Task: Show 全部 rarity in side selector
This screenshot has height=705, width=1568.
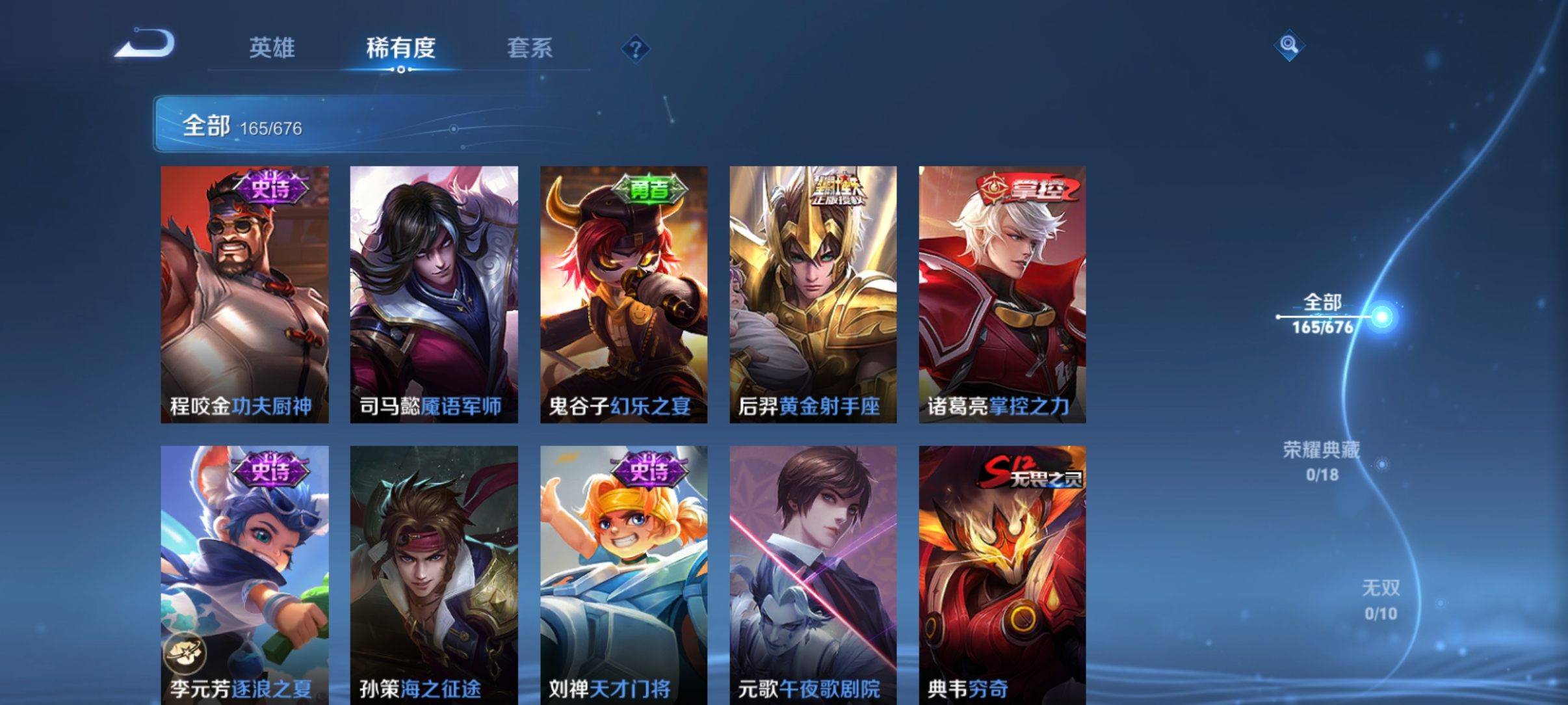Action: [x=1323, y=313]
